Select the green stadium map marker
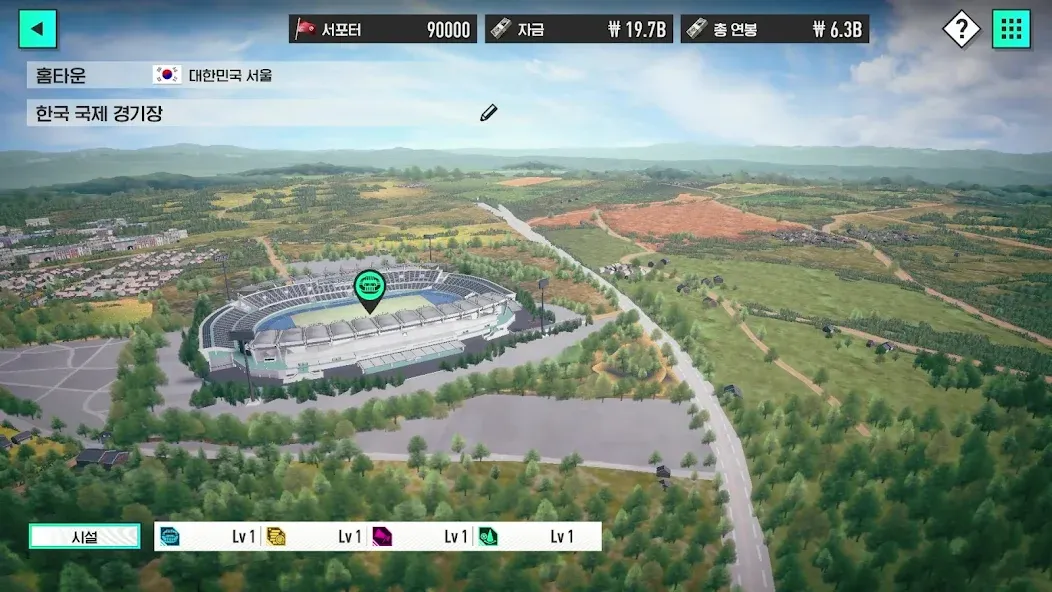 [369, 287]
